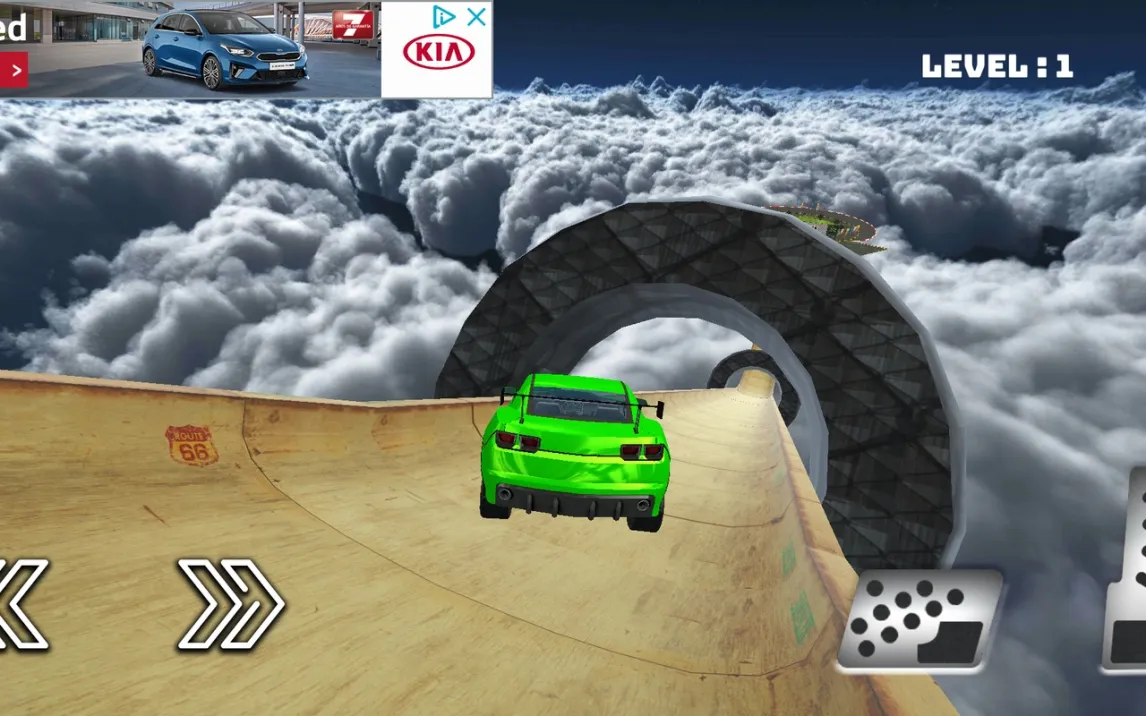Steer left with the left chevron arrow
Image resolution: width=1146 pixels, height=716 pixels.
click(20, 604)
